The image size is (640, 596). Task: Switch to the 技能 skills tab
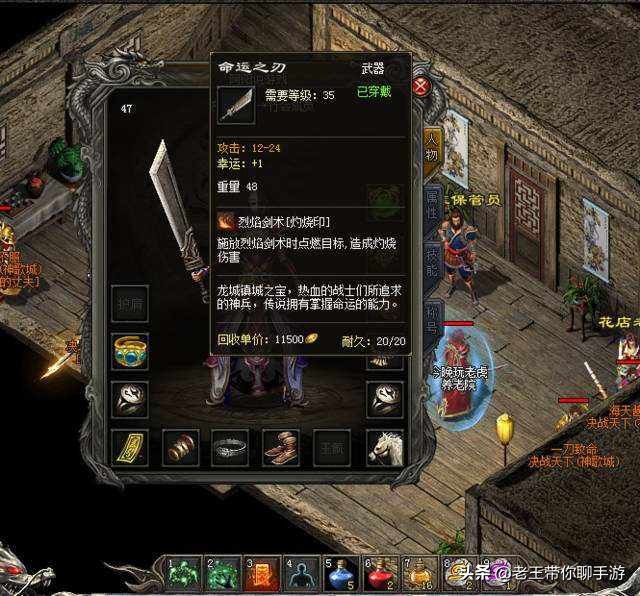point(432,260)
